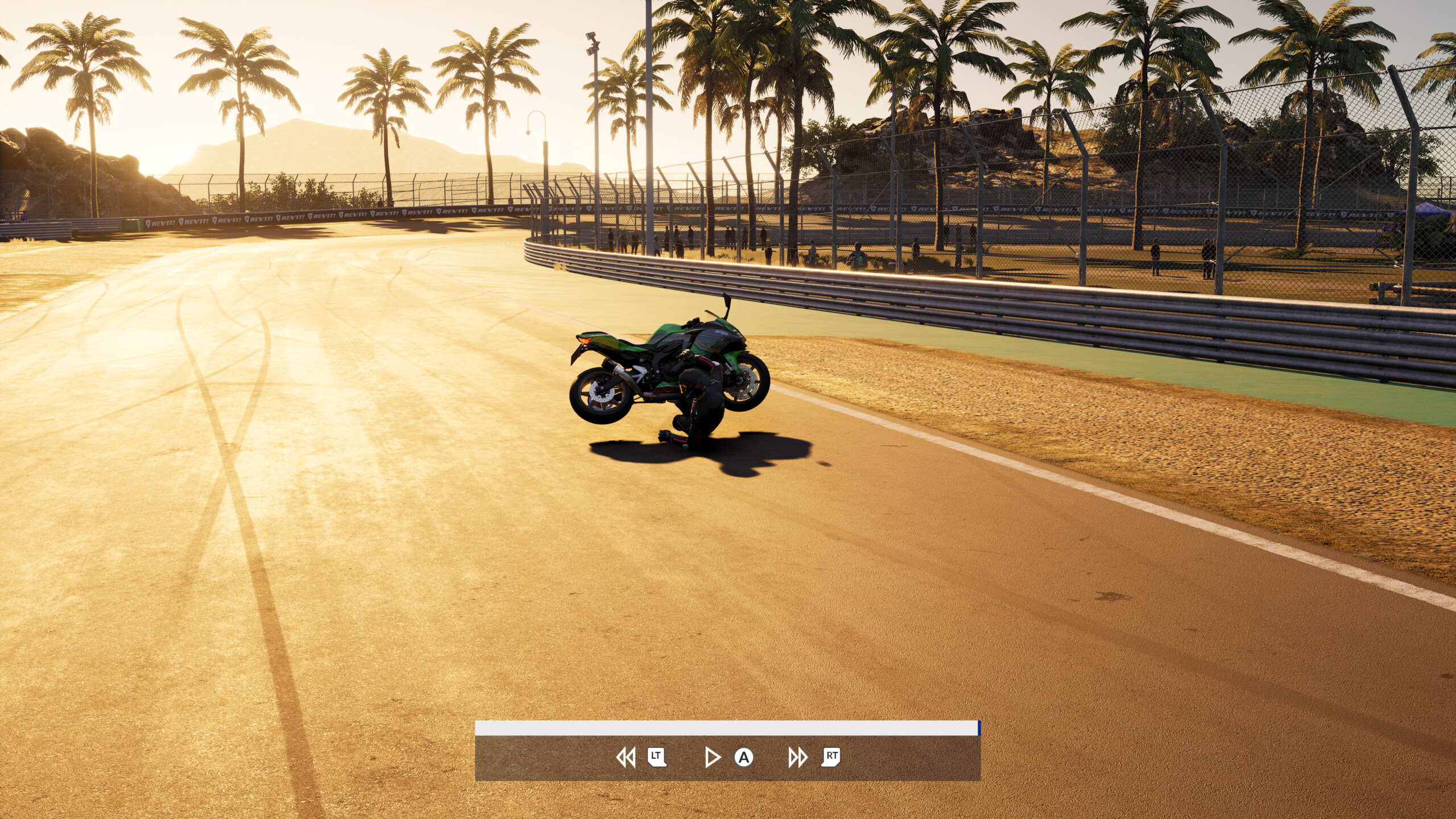Viewport: 1456px width, 819px height.
Task: Click the middle of the replay progress bar
Action: [728, 722]
